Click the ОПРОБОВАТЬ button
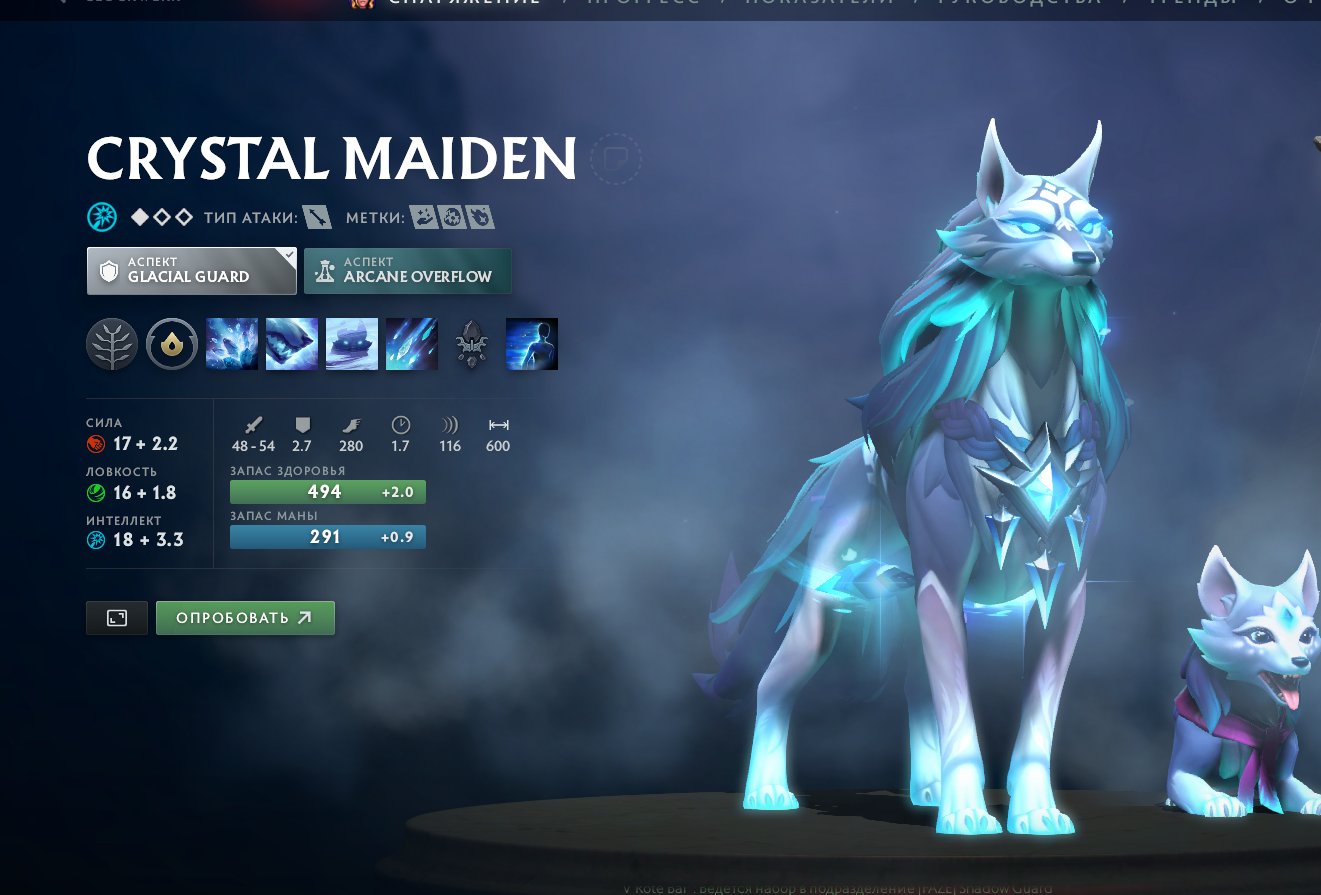Viewport: 1321px width, 895px height. (245, 617)
